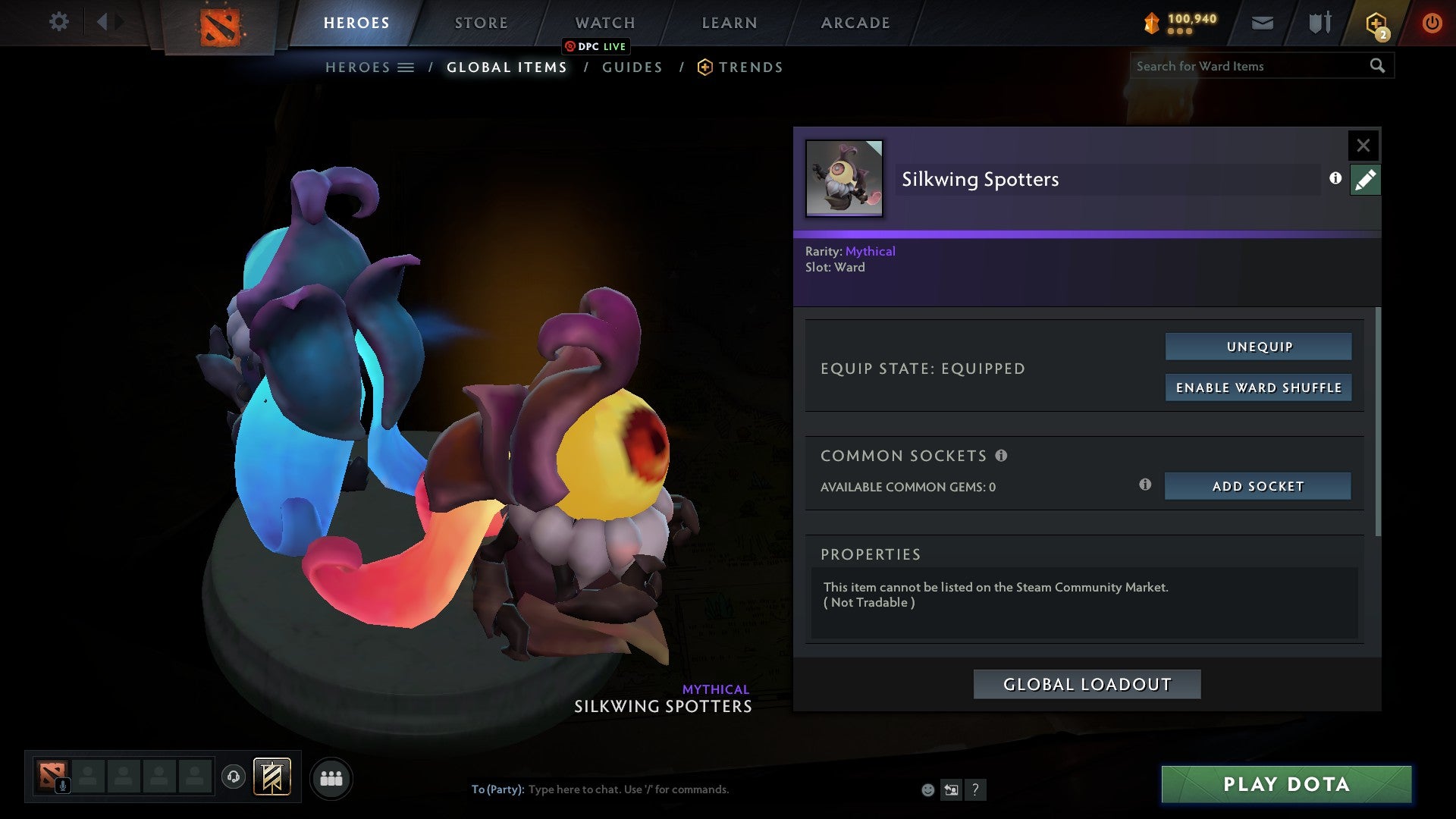Open the settings gear icon

pyautogui.click(x=58, y=22)
